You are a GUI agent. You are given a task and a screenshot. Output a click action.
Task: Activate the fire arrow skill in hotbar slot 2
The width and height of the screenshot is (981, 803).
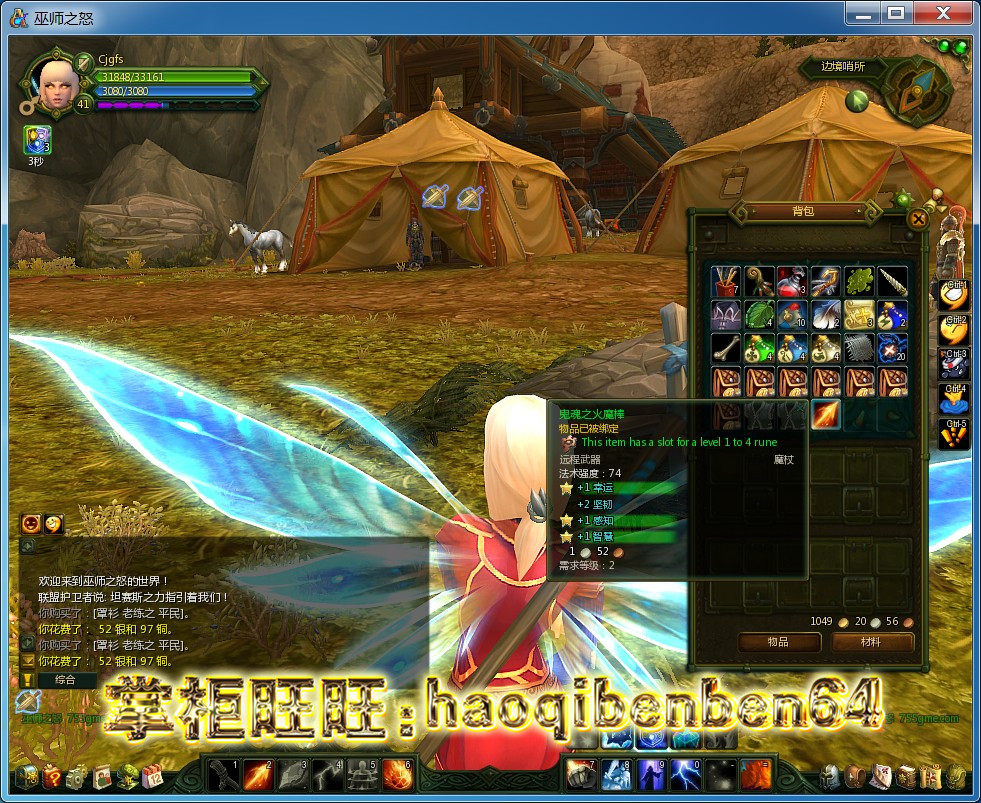(x=258, y=774)
